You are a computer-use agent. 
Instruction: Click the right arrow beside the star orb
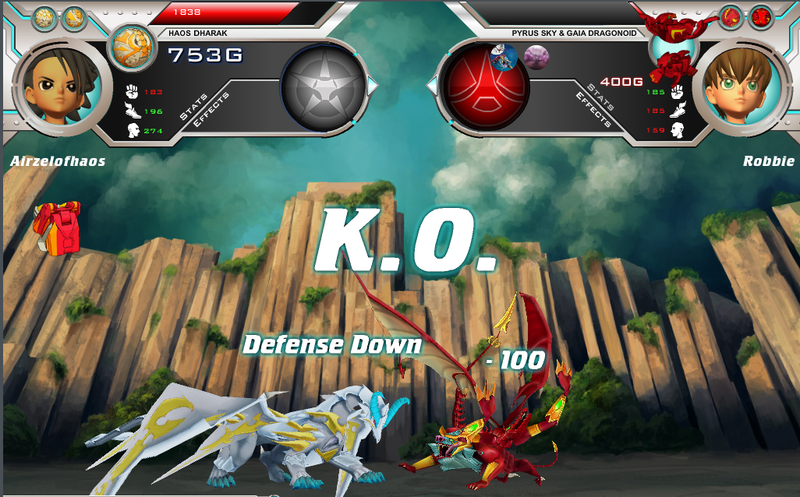(x=373, y=88)
